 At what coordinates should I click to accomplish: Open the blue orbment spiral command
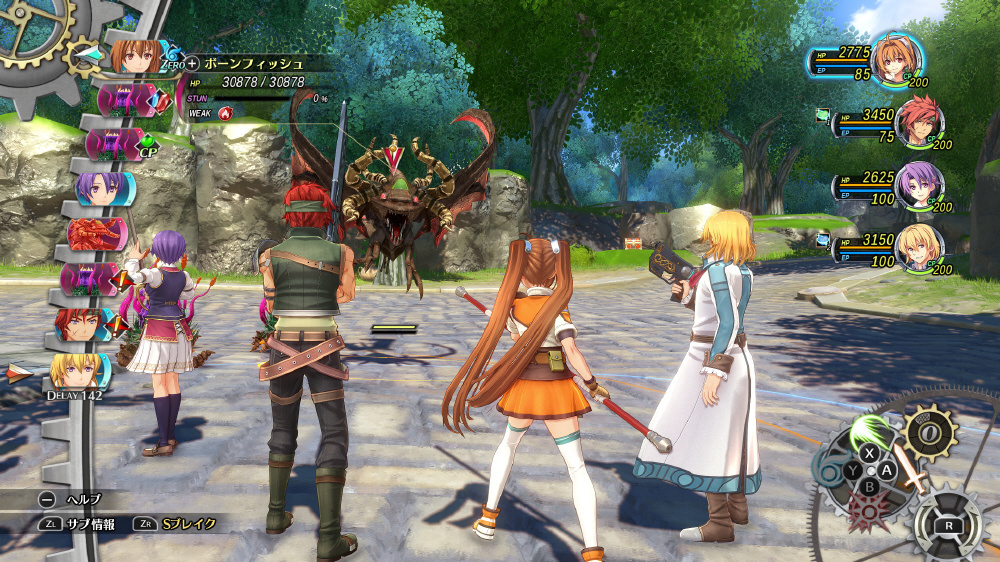pyautogui.click(x=829, y=467)
